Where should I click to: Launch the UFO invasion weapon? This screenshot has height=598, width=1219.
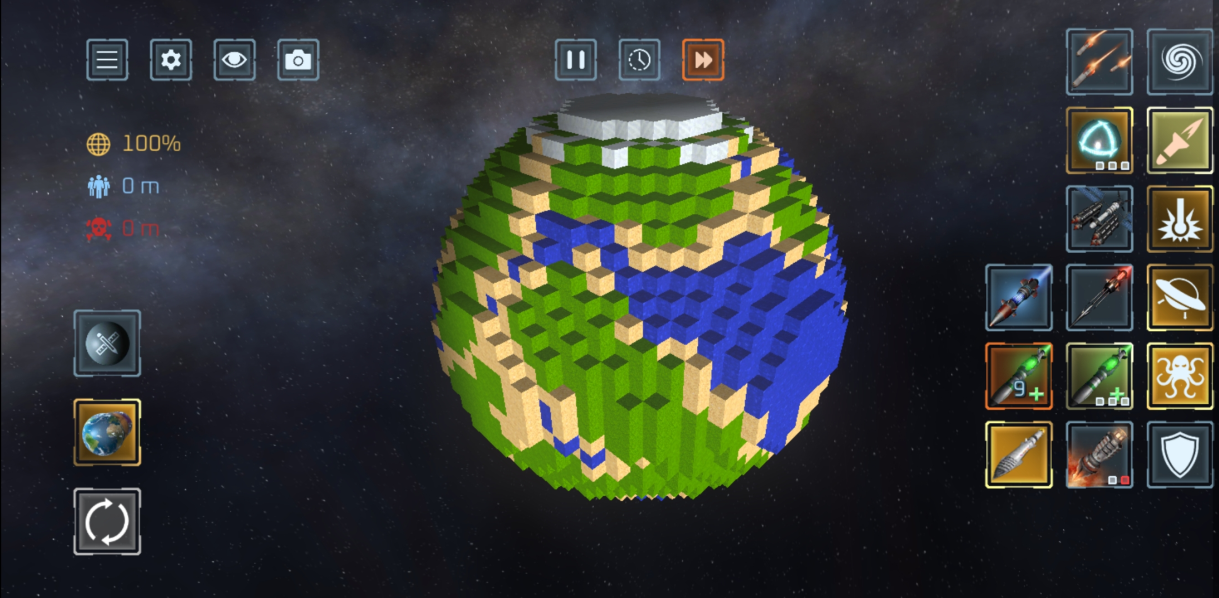[1180, 297]
